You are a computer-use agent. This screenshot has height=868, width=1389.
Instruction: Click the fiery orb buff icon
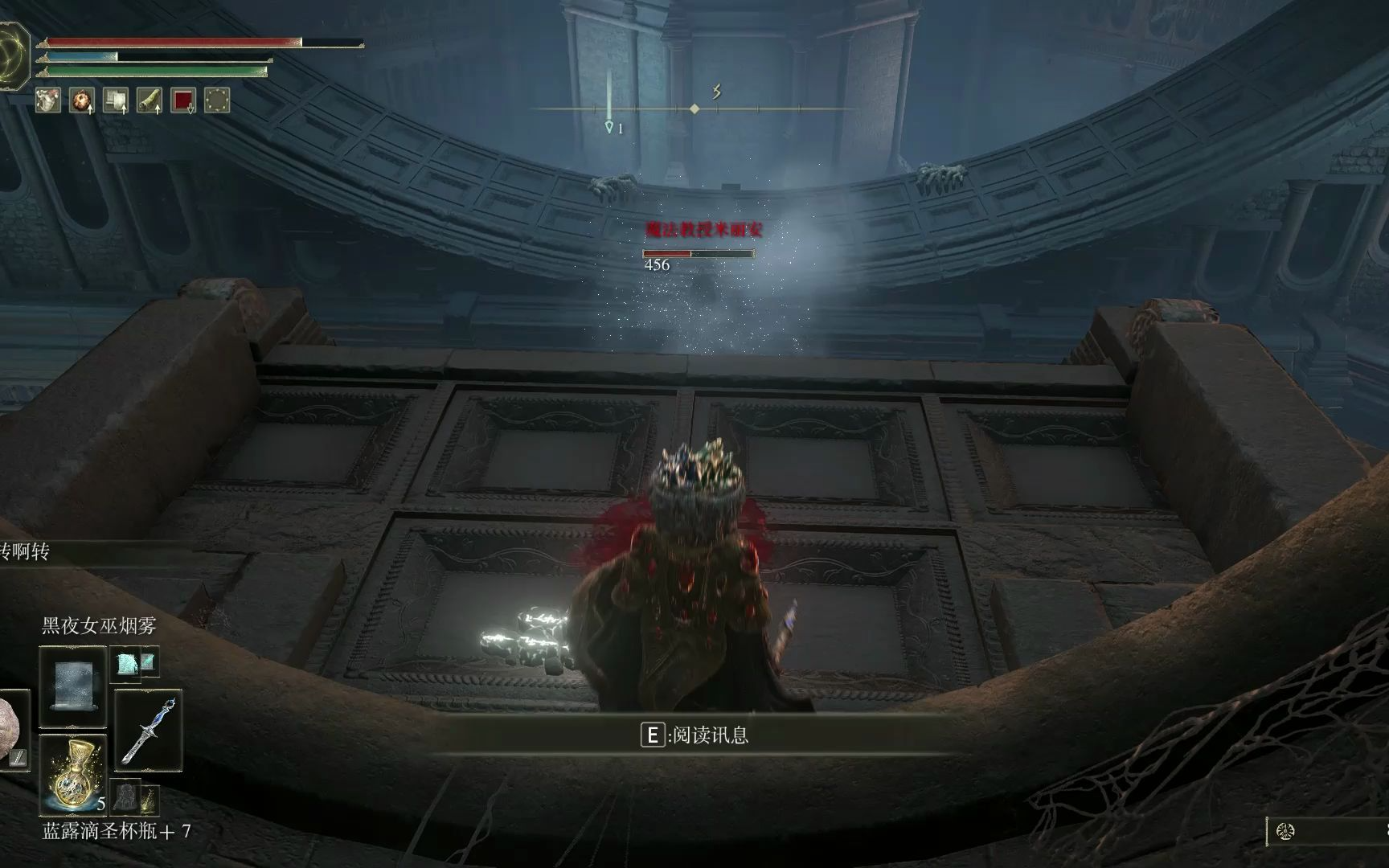point(82,100)
